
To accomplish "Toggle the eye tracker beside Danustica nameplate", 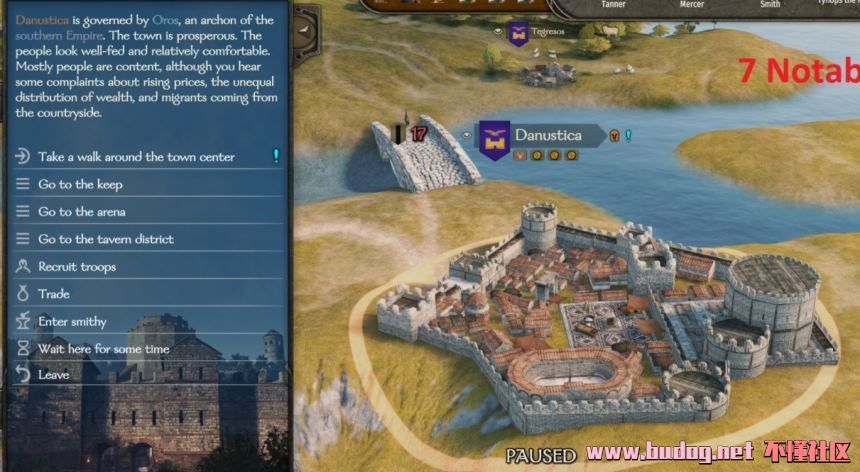I will [x=467, y=134].
